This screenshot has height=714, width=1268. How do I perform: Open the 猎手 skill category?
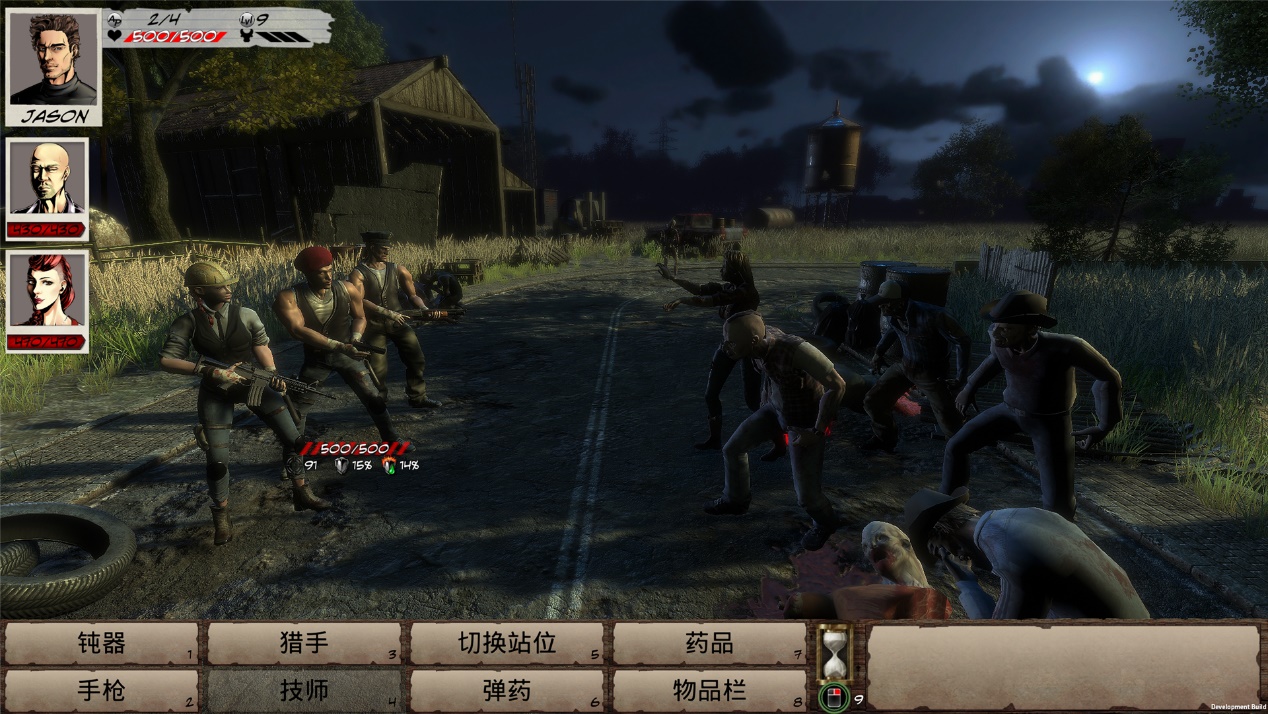point(304,643)
